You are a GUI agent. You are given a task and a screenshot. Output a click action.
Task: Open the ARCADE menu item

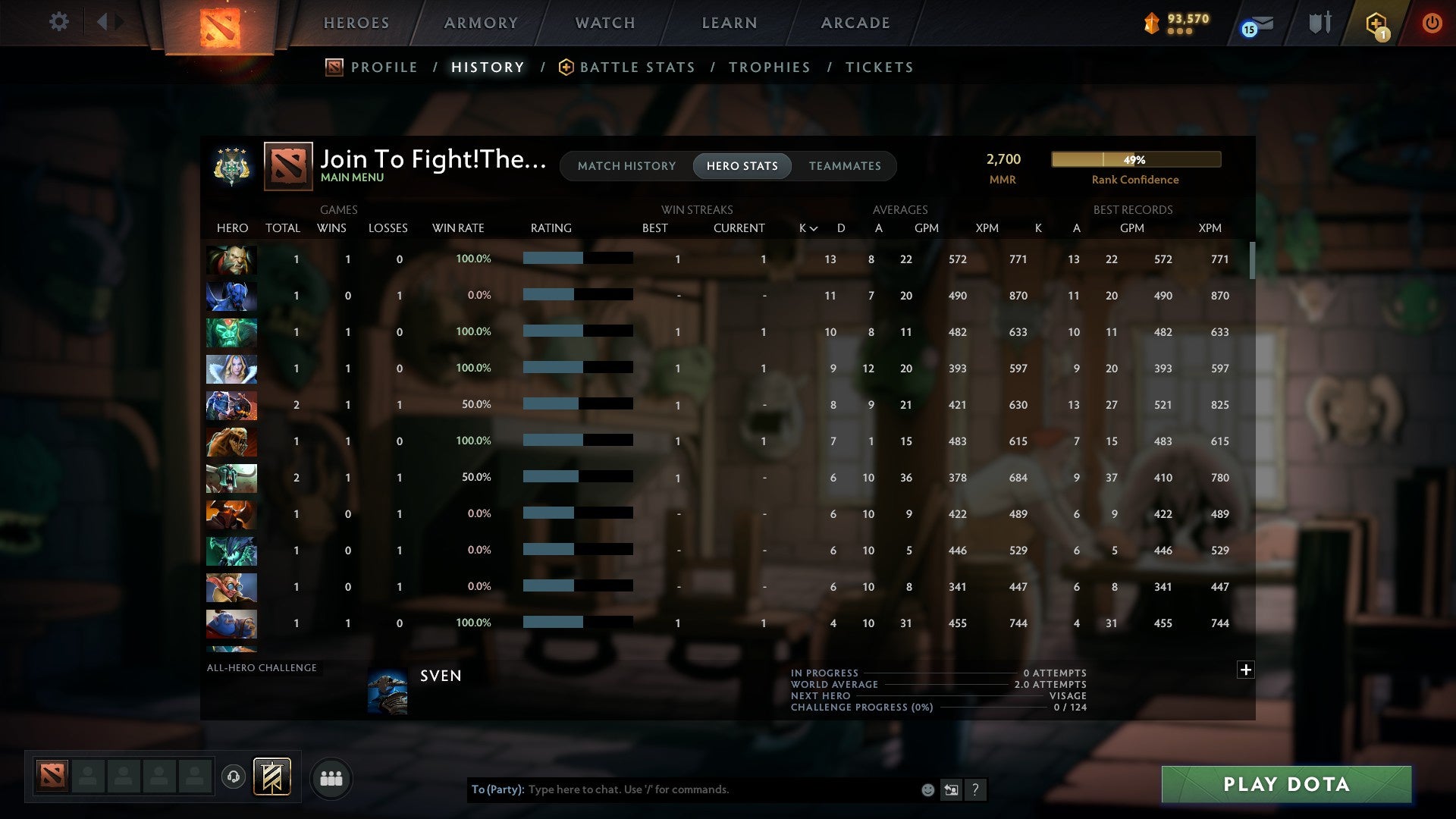(855, 23)
